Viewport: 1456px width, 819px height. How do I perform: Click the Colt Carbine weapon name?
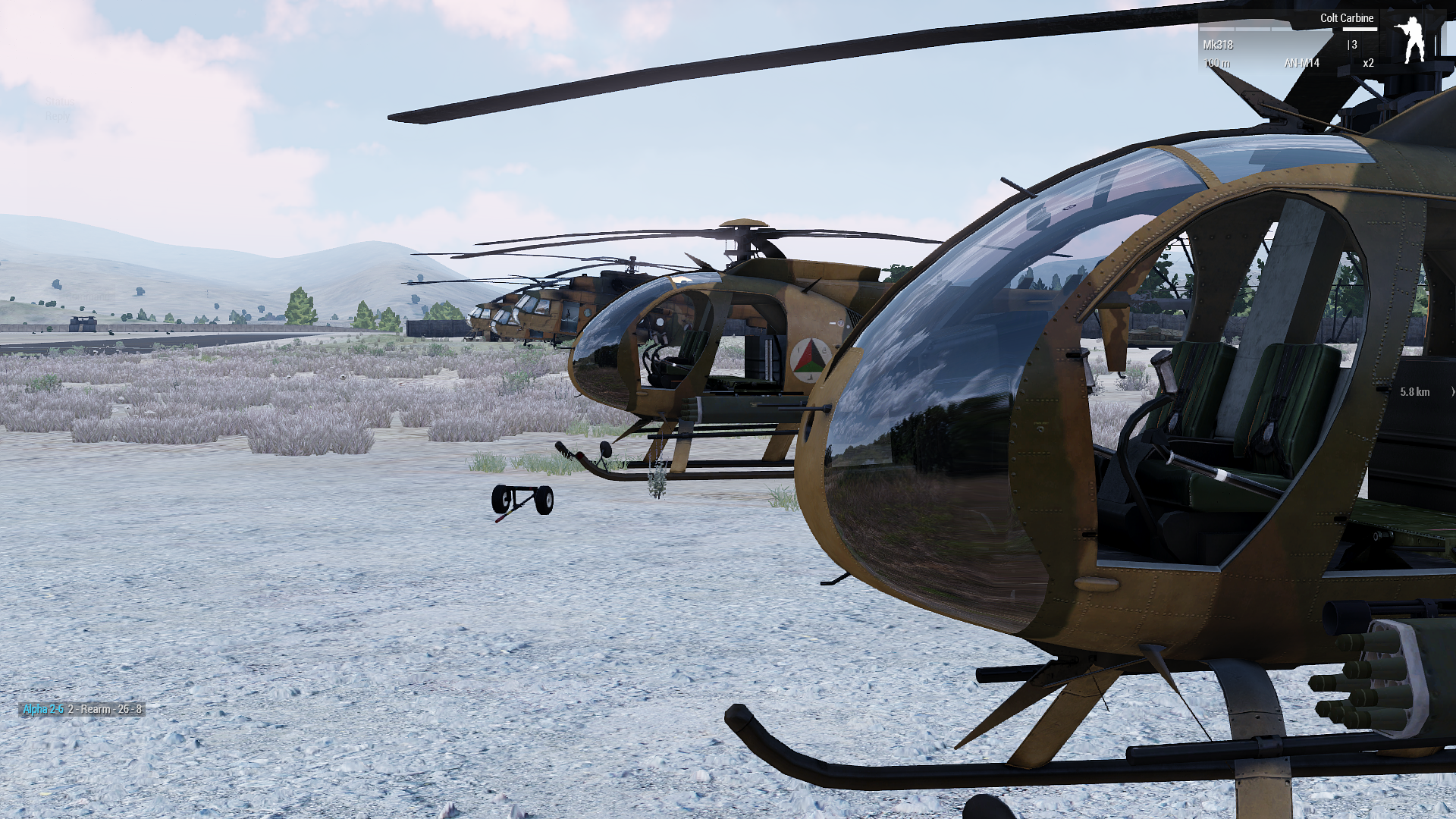coord(1347,17)
